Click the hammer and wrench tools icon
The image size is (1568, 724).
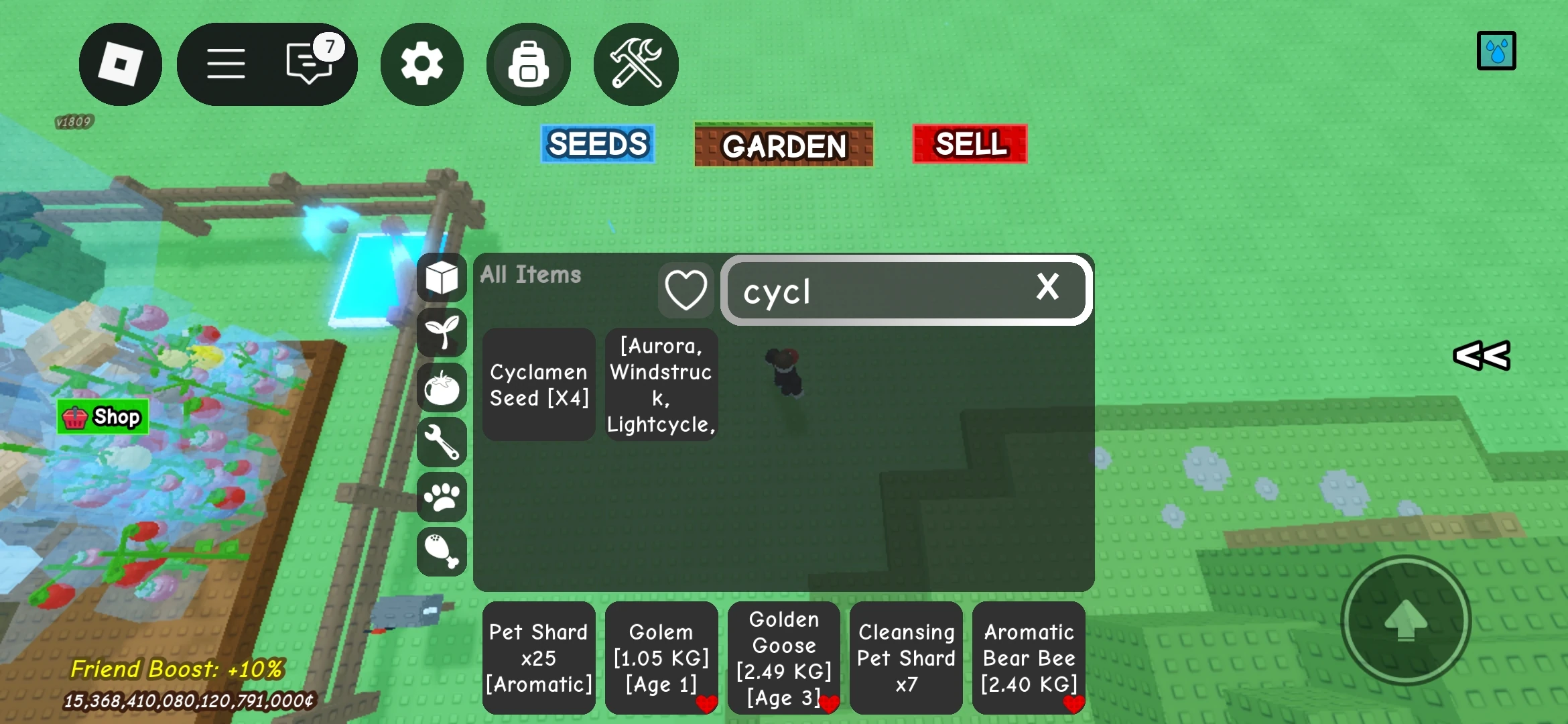click(x=635, y=63)
